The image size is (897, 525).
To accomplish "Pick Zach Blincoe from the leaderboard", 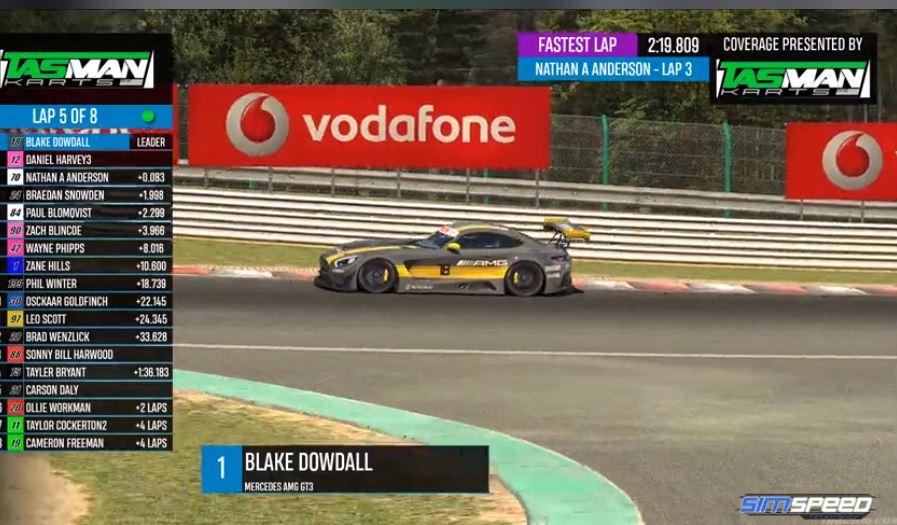I will pos(88,230).
